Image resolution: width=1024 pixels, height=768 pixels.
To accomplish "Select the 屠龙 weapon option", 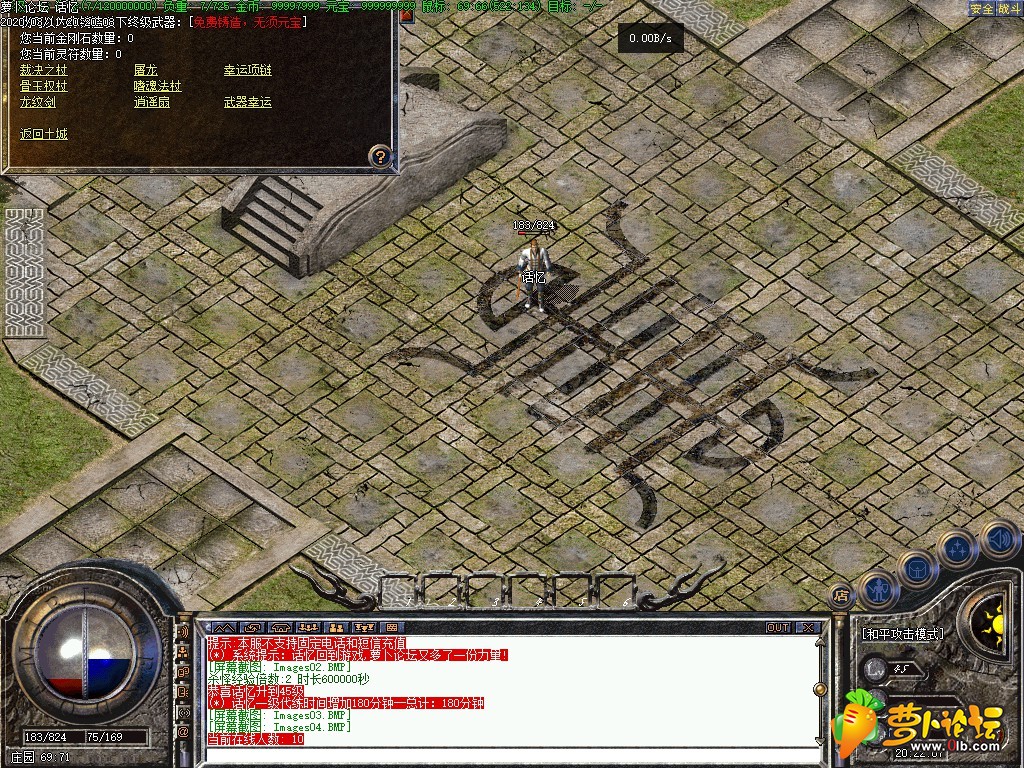I will [145, 70].
